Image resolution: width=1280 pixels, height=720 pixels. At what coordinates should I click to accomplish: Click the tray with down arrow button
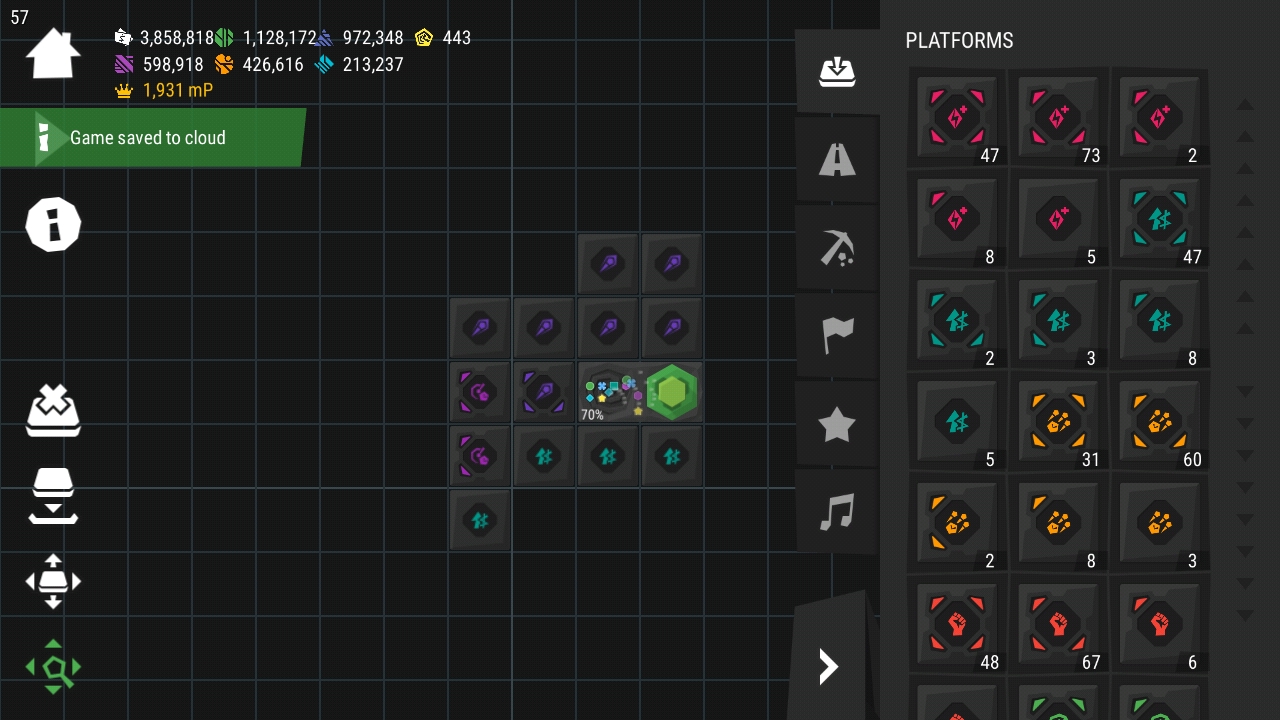tap(53, 495)
